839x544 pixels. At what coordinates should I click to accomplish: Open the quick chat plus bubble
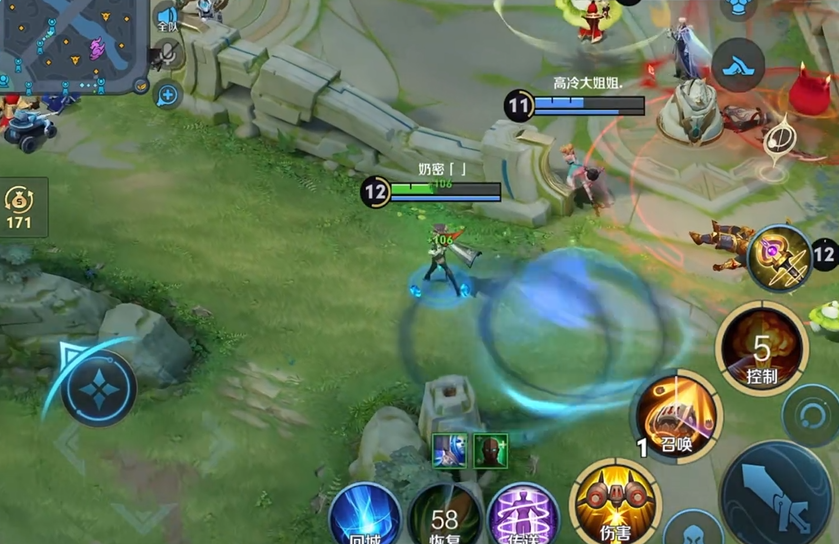167,96
